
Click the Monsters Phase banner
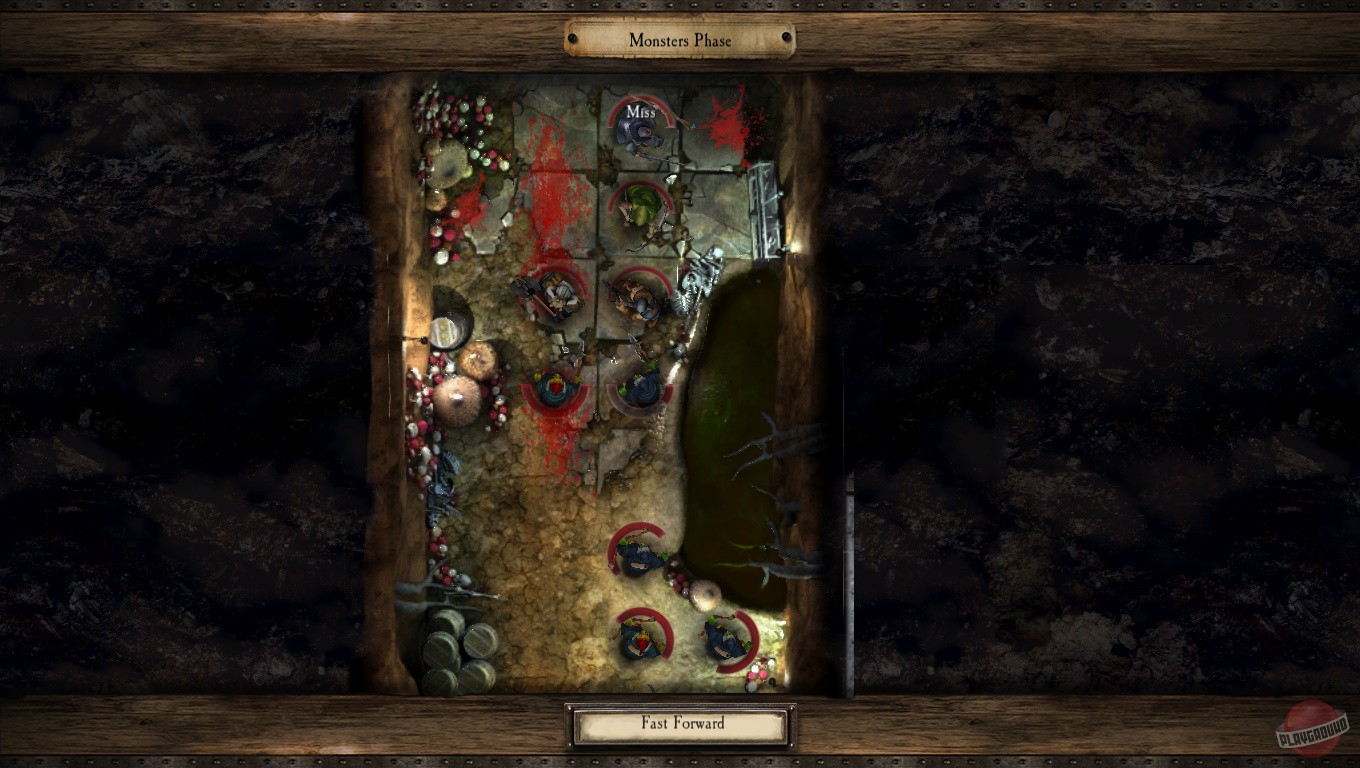[680, 40]
